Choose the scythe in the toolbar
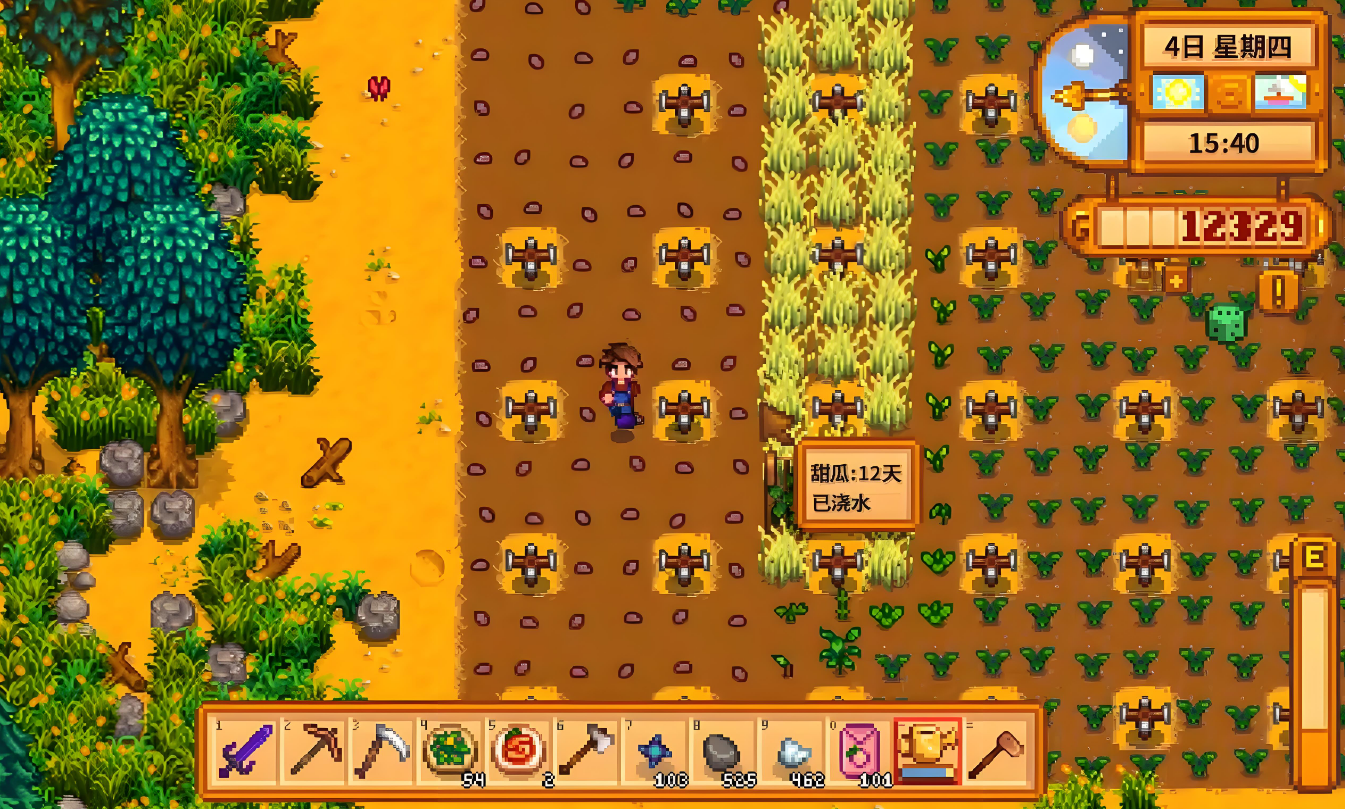Image resolution: width=1345 pixels, height=809 pixels. coord(382,751)
